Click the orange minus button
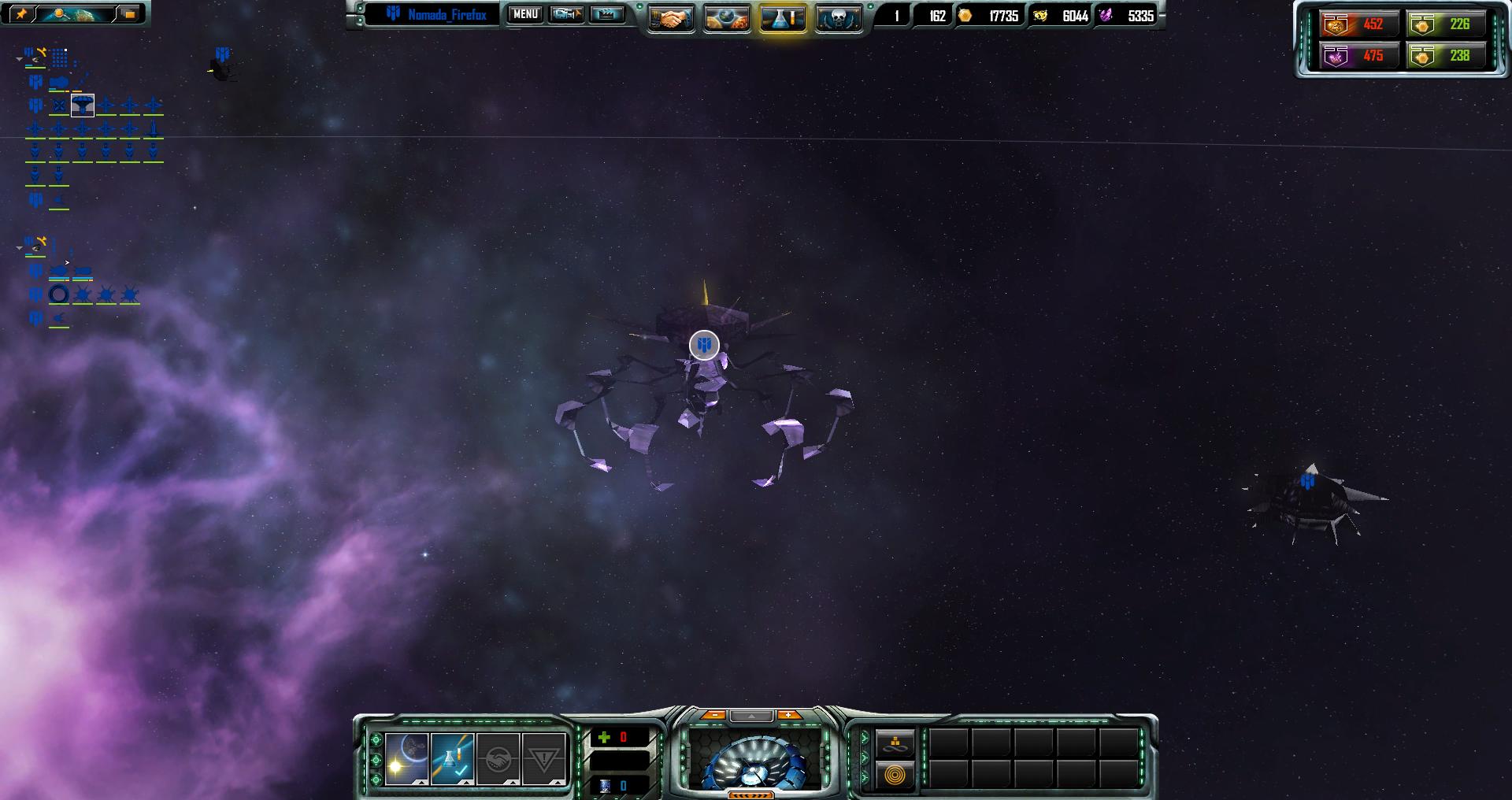The height and width of the screenshot is (800, 1512). point(713,715)
